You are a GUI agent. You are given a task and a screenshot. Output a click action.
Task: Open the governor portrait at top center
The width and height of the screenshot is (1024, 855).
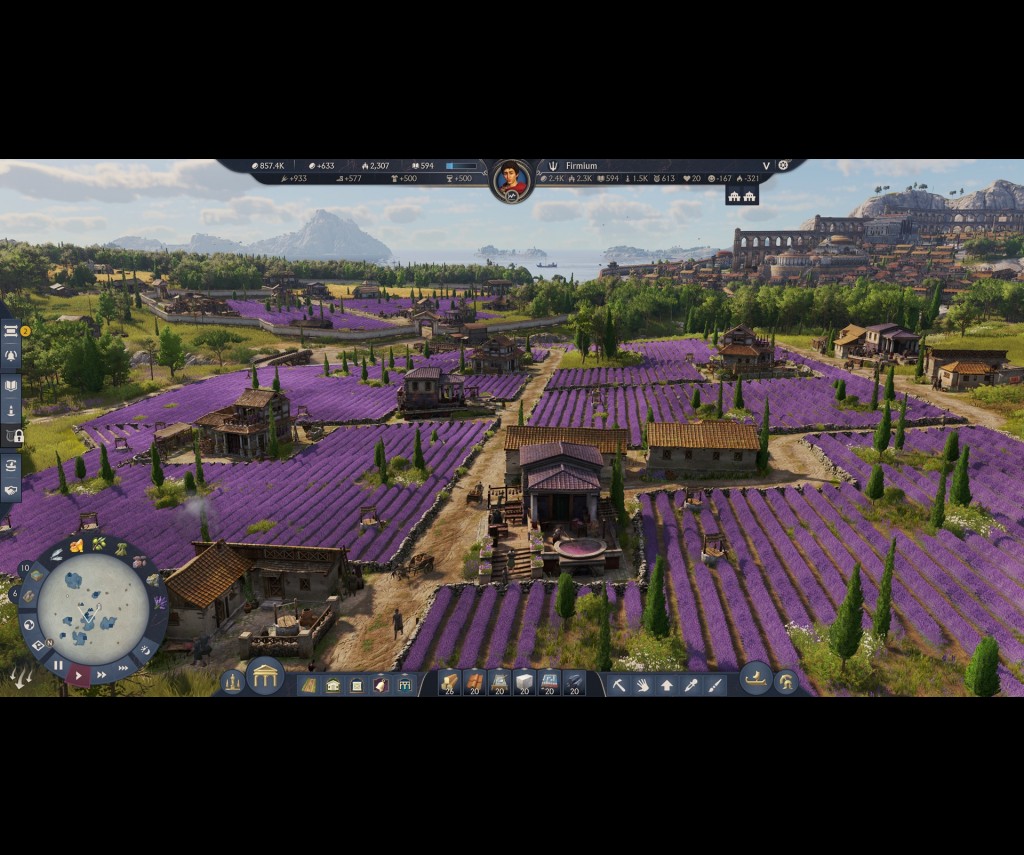click(511, 180)
